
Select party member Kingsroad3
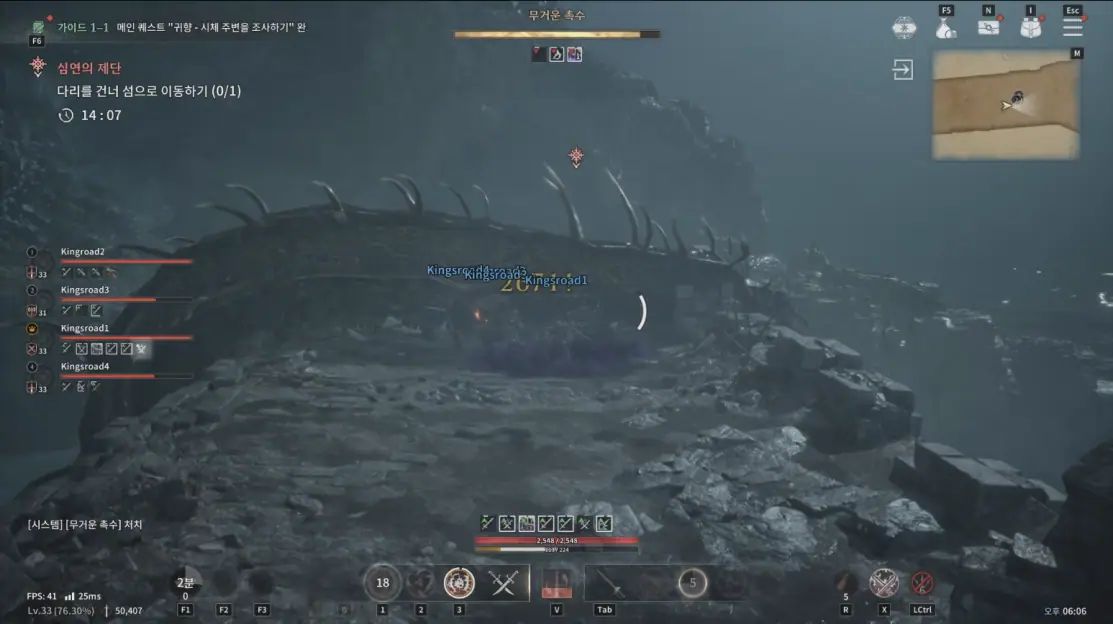pyautogui.click(x=85, y=290)
